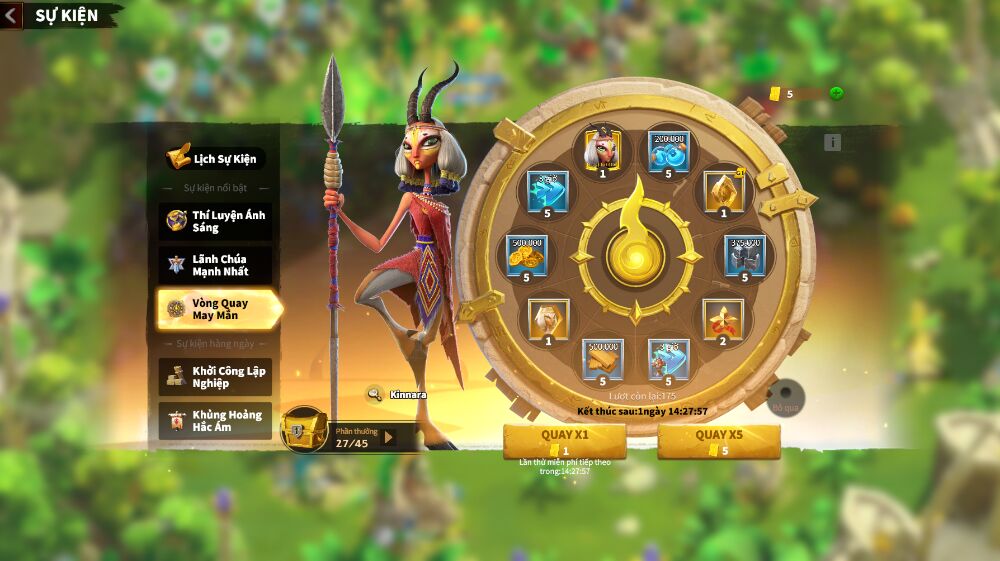Spin the wheel once with Quay X1
1000x561 pixels.
tap(565, 441)
